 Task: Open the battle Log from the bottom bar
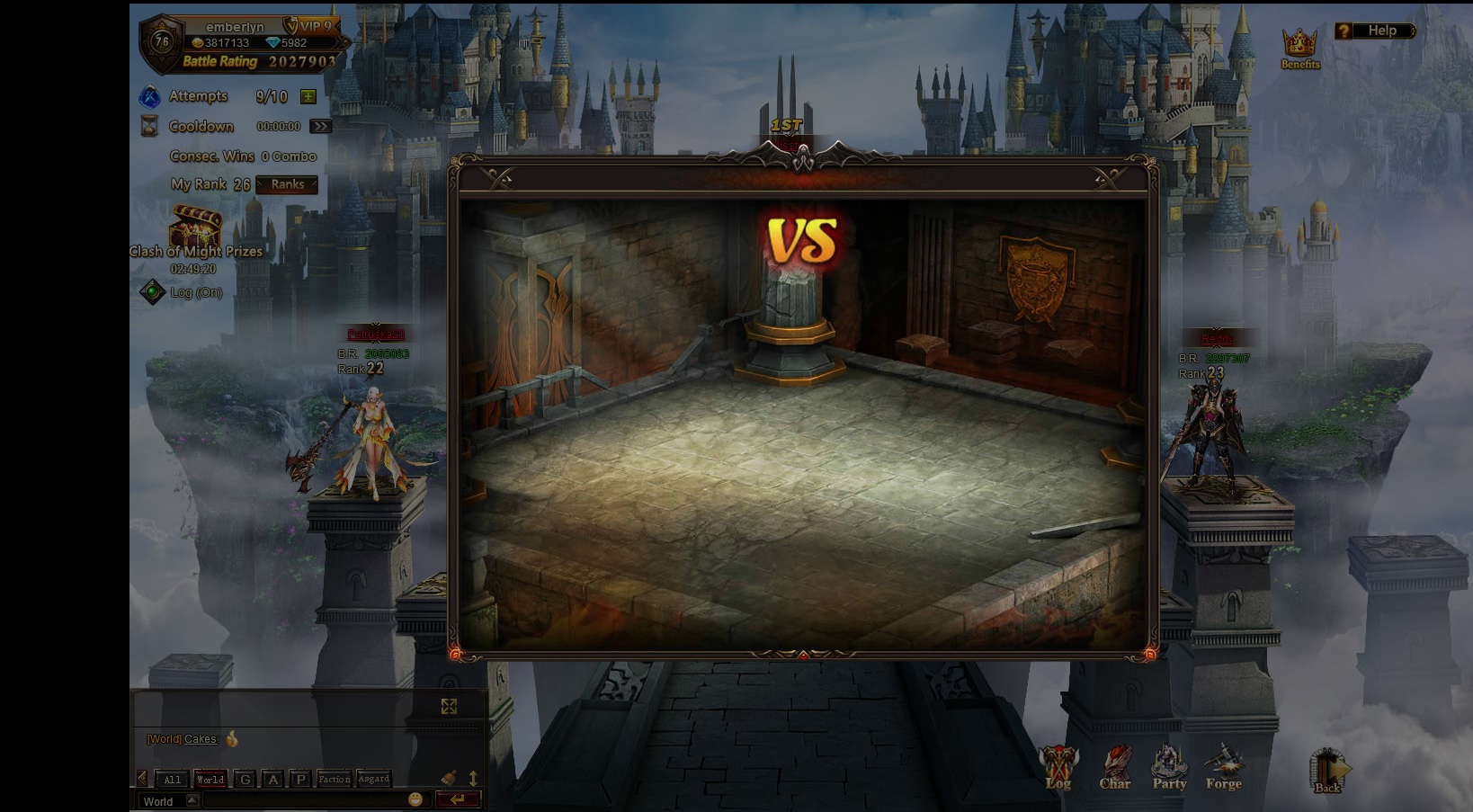click(x=1058, y=769)
